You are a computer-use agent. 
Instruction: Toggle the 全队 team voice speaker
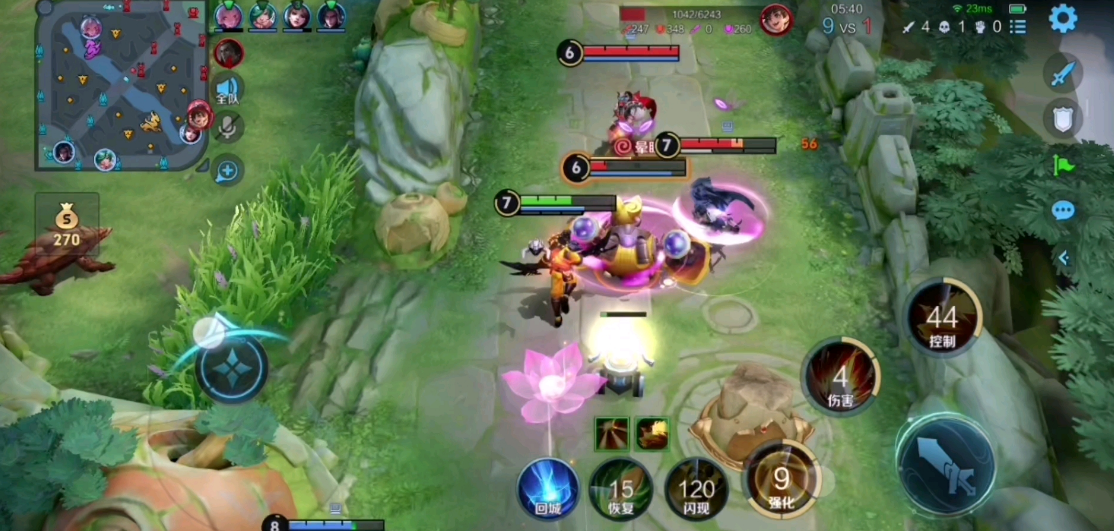coord(228,90)
